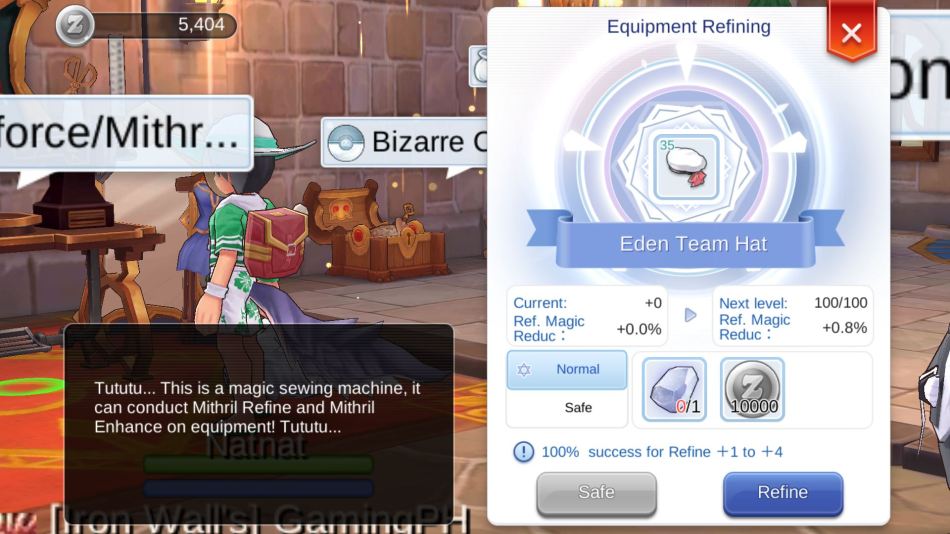Image resolution: width=950 pixels, height=534 pixels.
Task: Open the refine success info icon
Action: coord(523,452)
